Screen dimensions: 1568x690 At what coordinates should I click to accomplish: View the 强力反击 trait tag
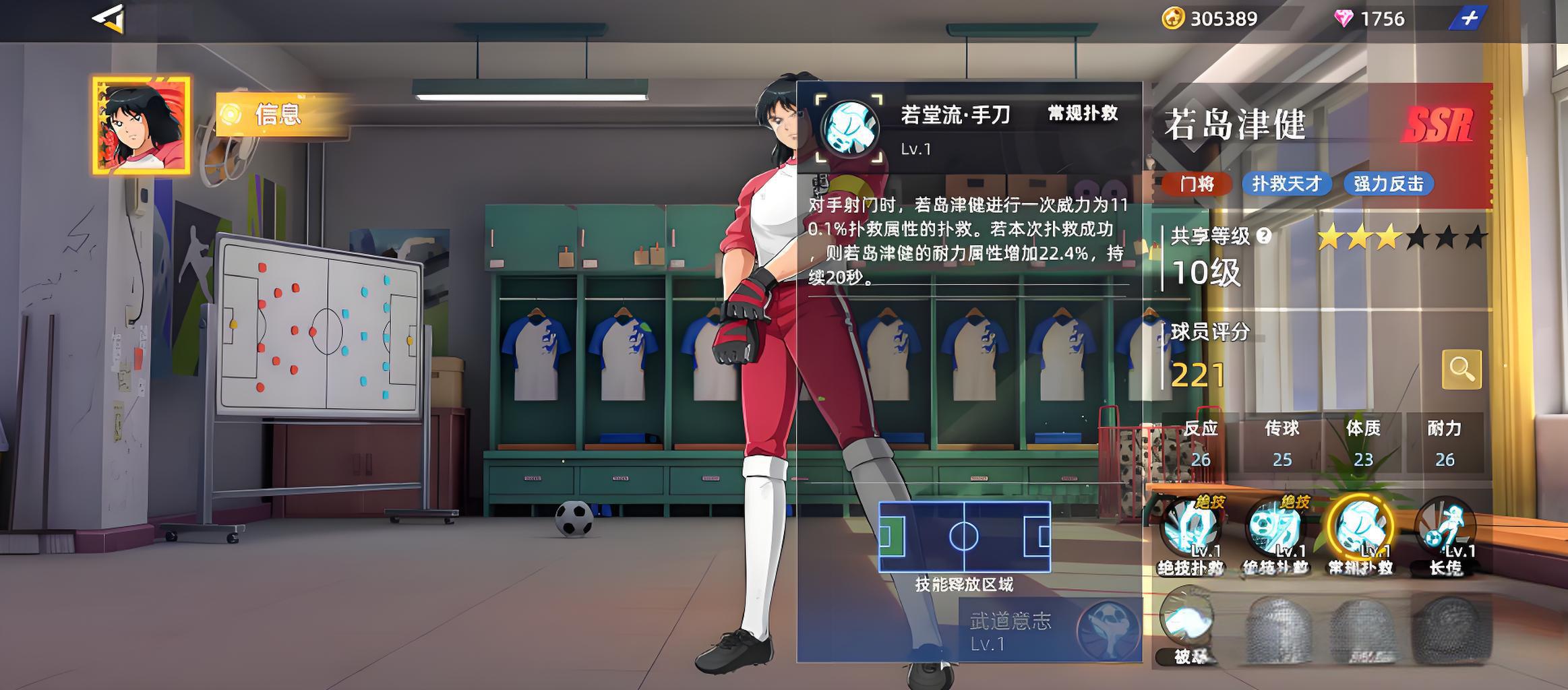(1388, 184)
